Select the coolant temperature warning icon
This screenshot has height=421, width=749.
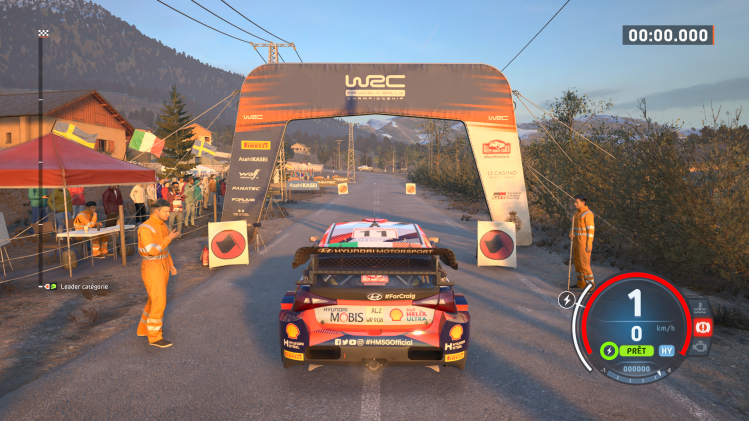coord(701,308)
